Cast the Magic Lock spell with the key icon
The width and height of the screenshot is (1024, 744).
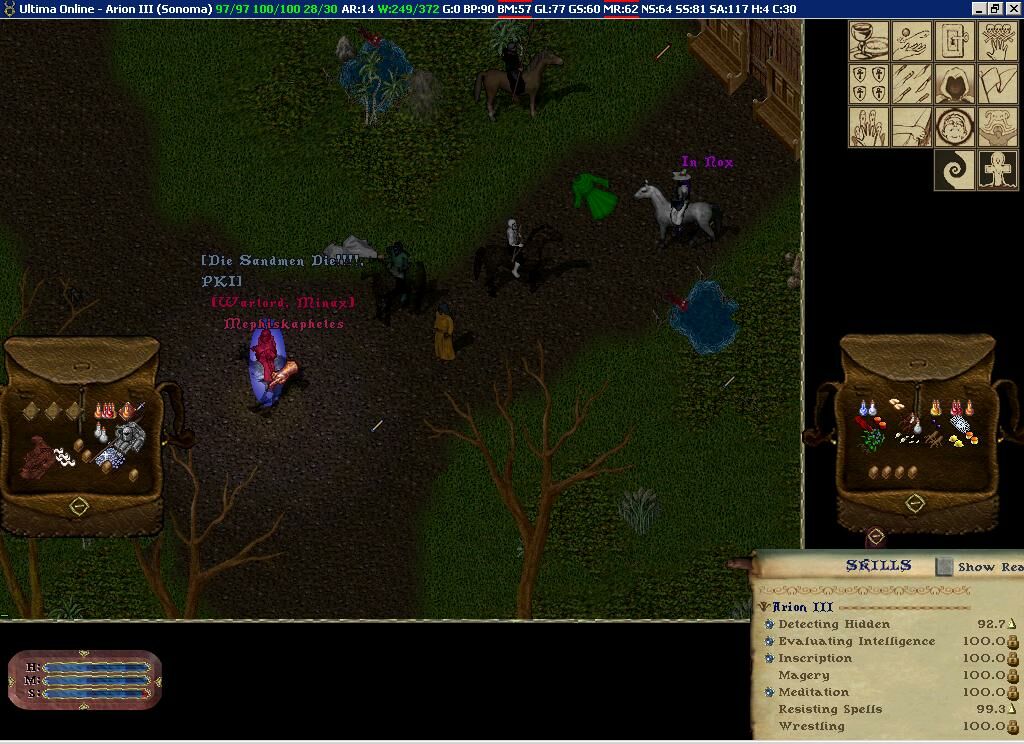(953, 40)
